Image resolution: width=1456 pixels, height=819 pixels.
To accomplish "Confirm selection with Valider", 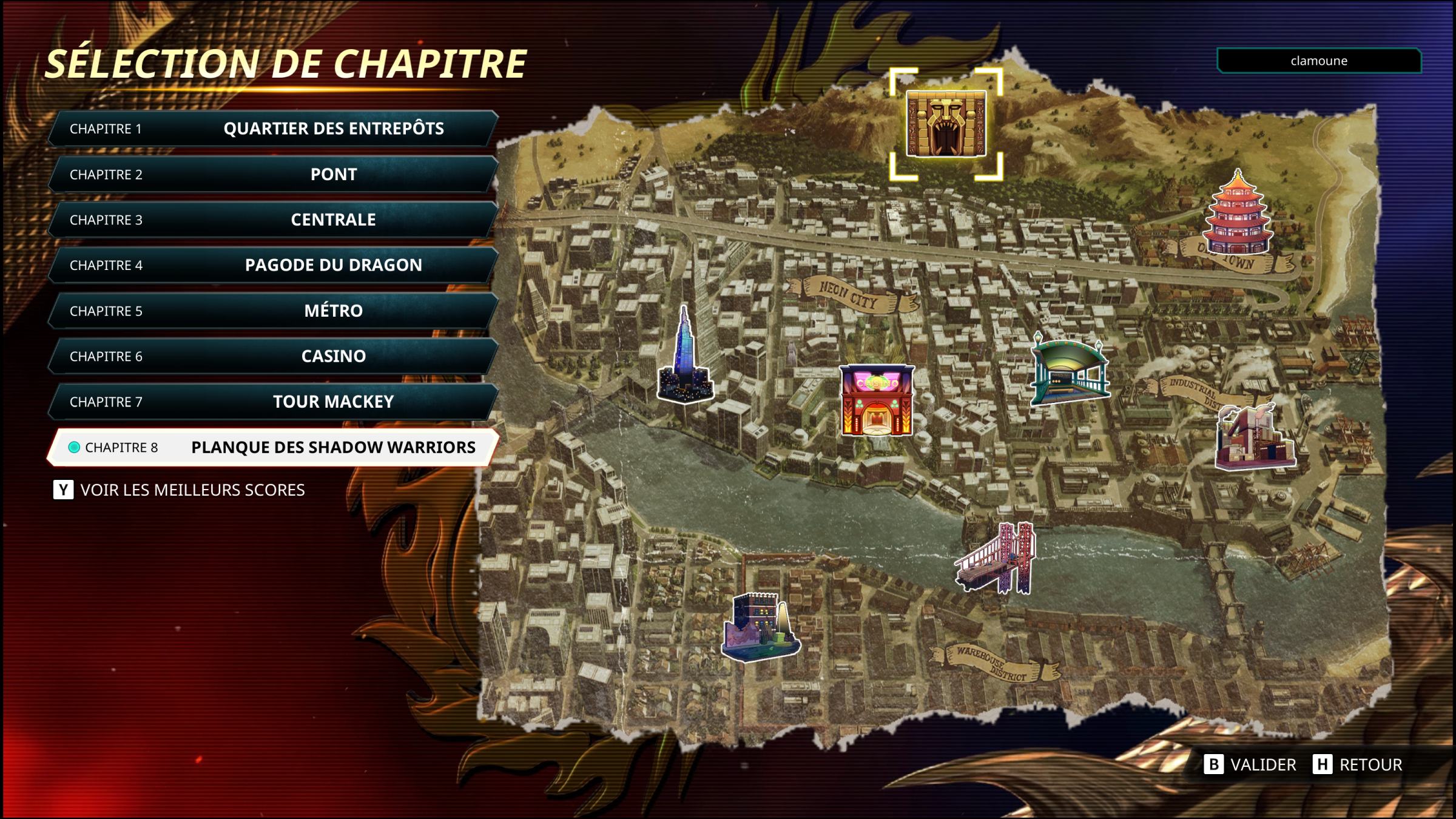I will click(1250, 764).
